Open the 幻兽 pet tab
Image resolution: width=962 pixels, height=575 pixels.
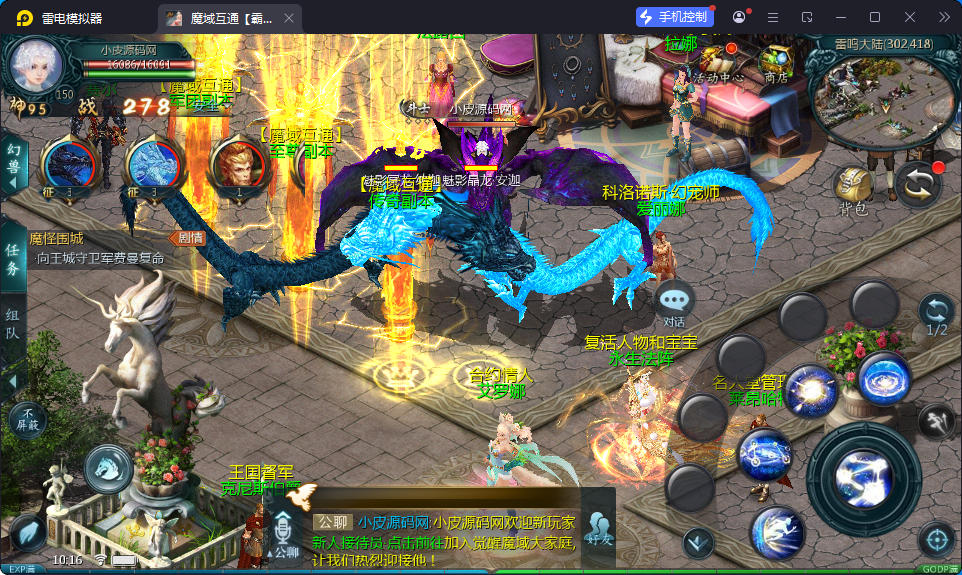(x=13, y=160)
